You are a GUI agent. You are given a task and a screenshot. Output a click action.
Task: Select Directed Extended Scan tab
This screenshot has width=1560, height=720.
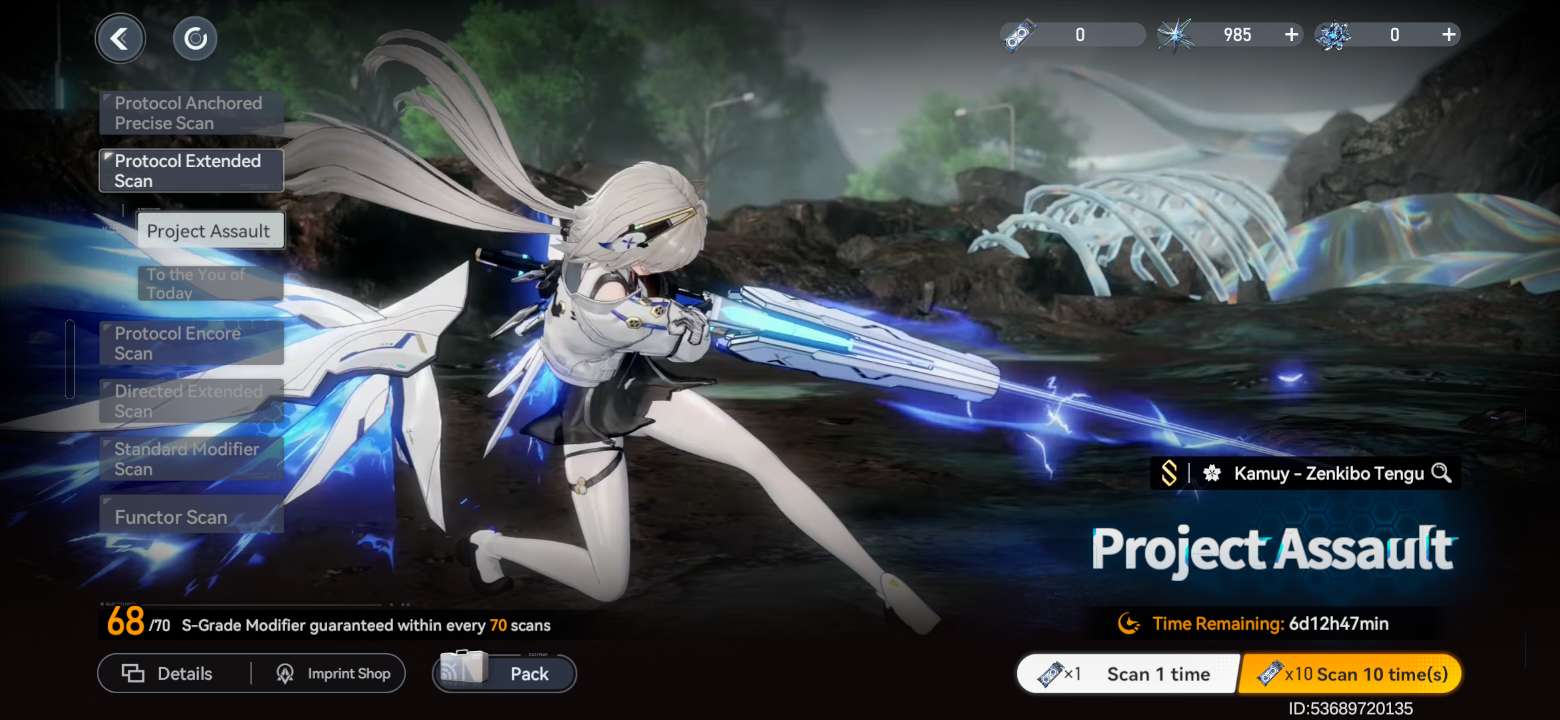[x=190, y=401]
